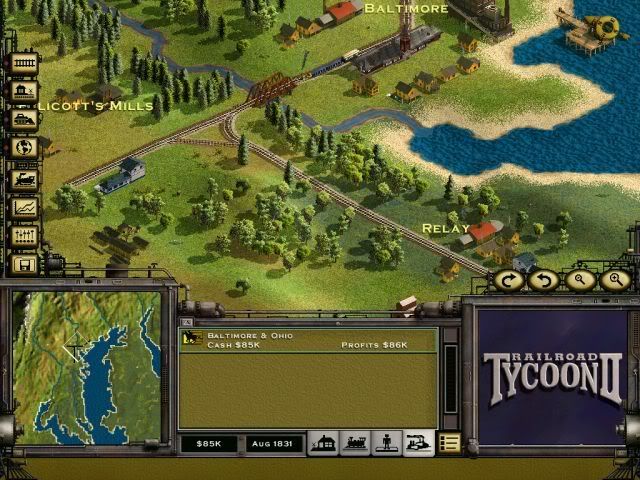Click the buy train locomotive icon
This screenshot has width=640, height=480.
(x=24, y=178)
